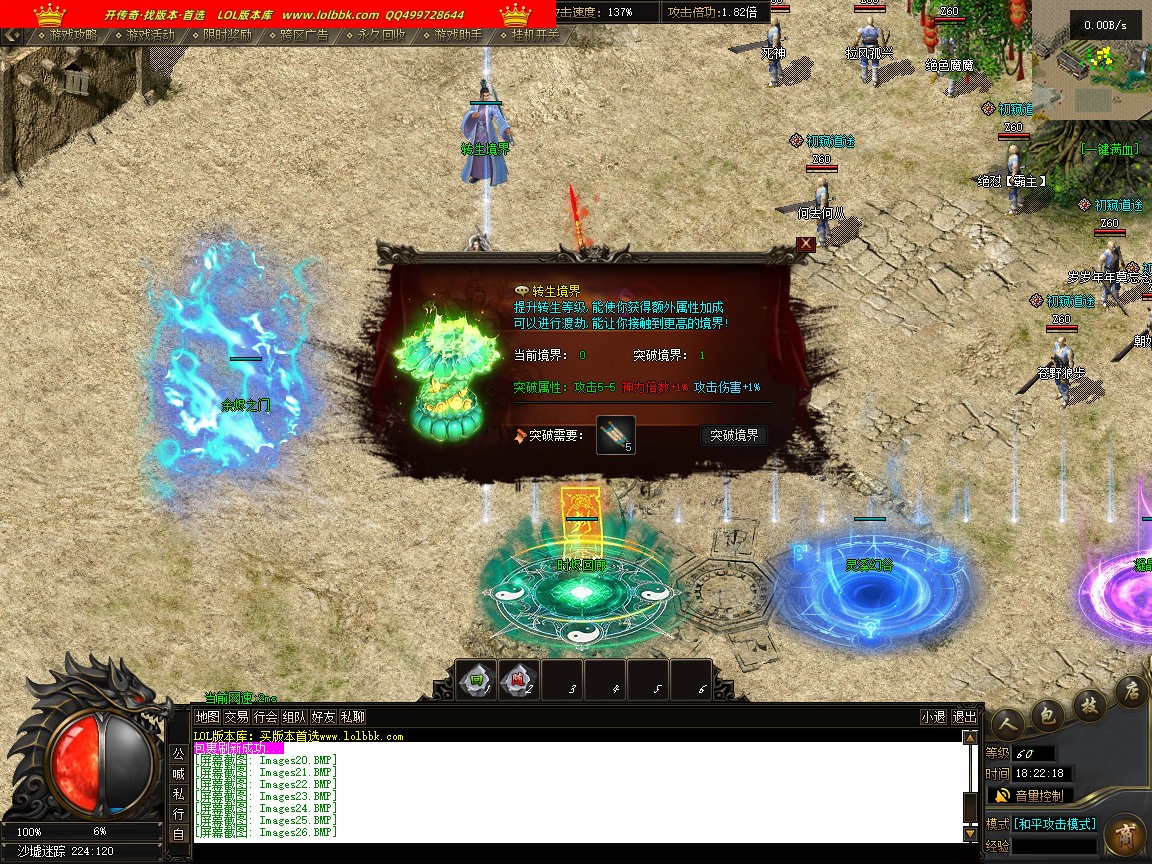
Task: Open the 好友 friends tab
Action: click(323, 717)
